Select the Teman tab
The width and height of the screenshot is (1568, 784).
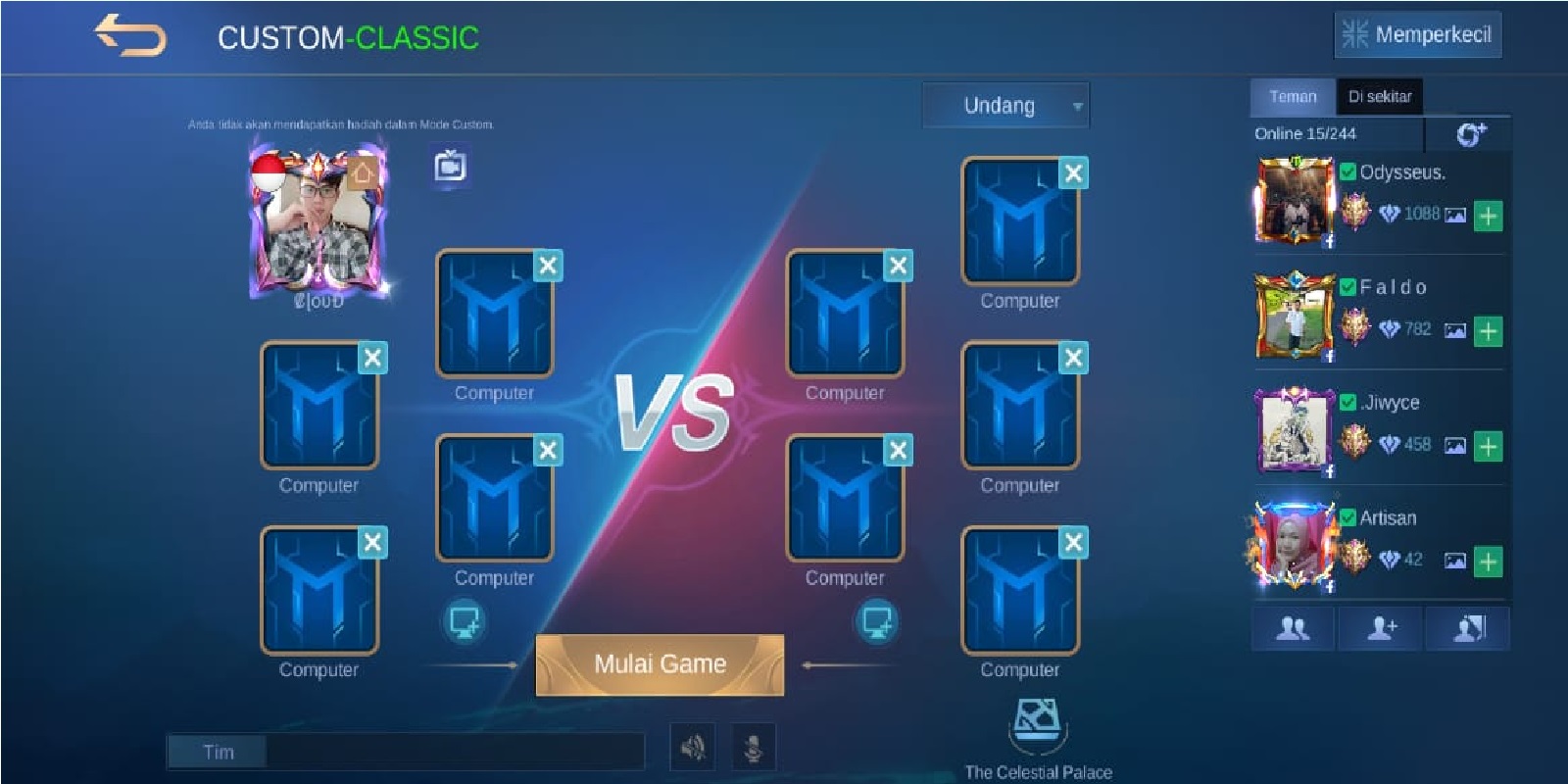1294,96
